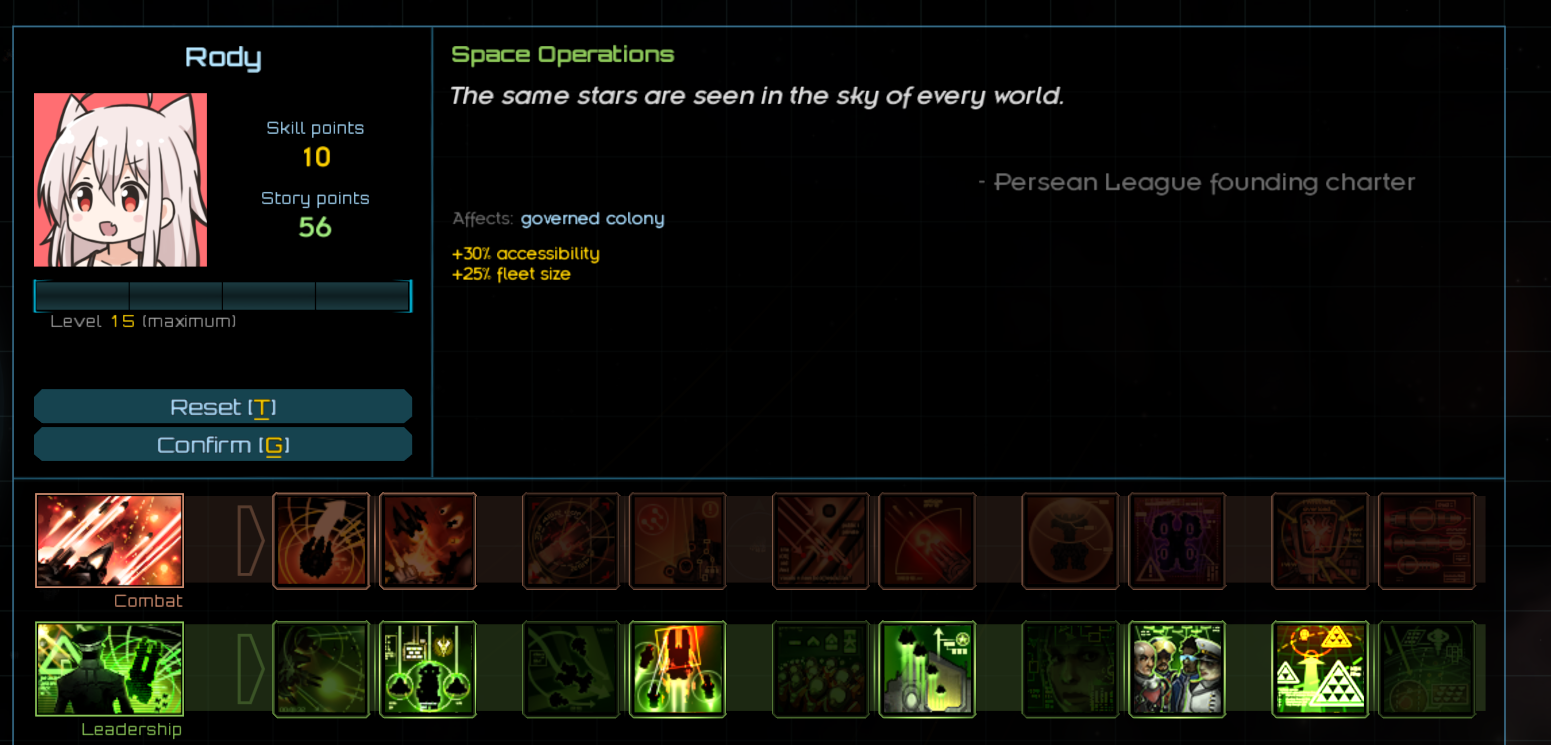The image size is (1551, 745).
Task: Confirm the current skill selections
Action: (x=223, y=443)
